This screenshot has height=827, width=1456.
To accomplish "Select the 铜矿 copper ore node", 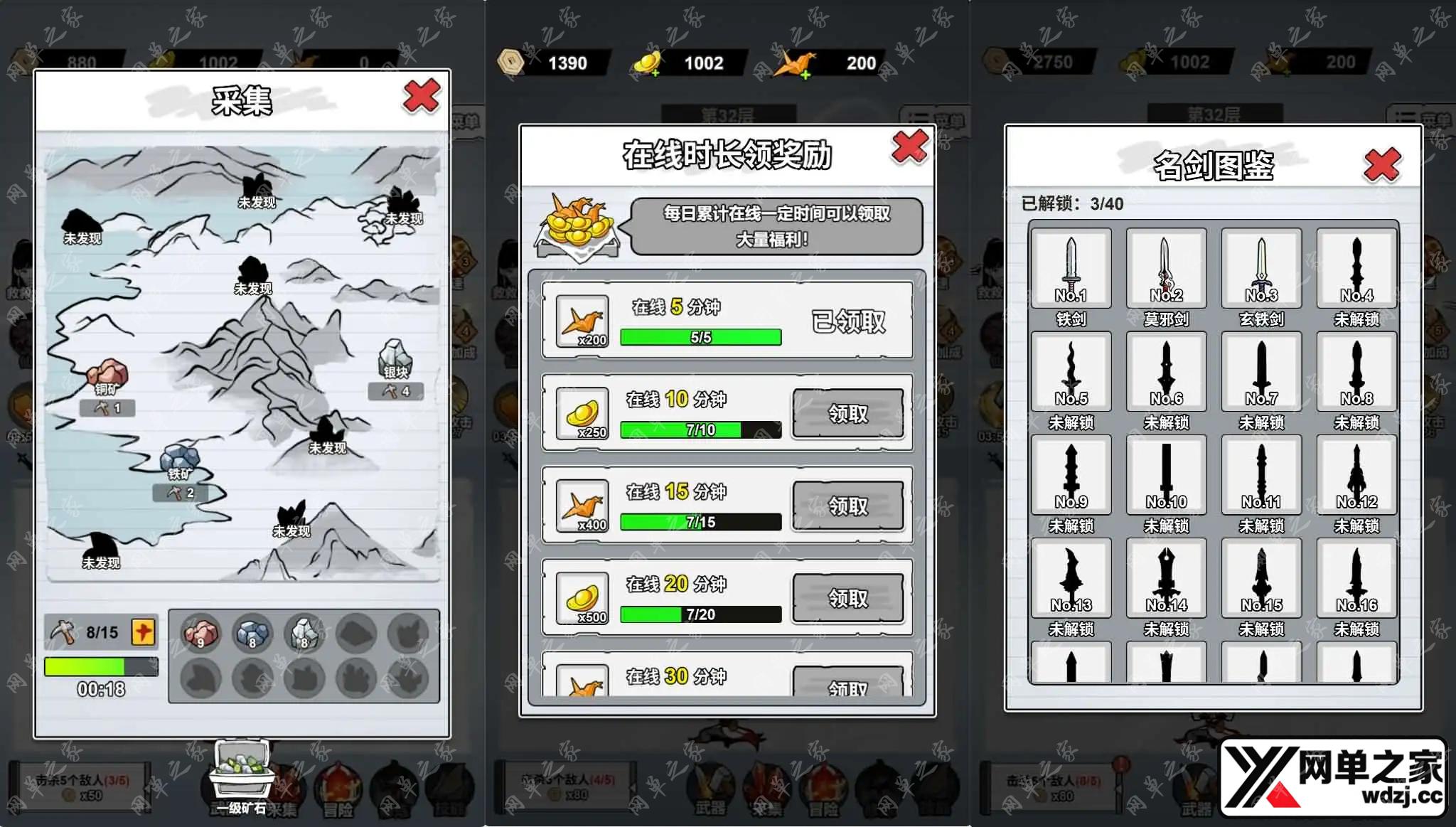I will coord(107,375).
